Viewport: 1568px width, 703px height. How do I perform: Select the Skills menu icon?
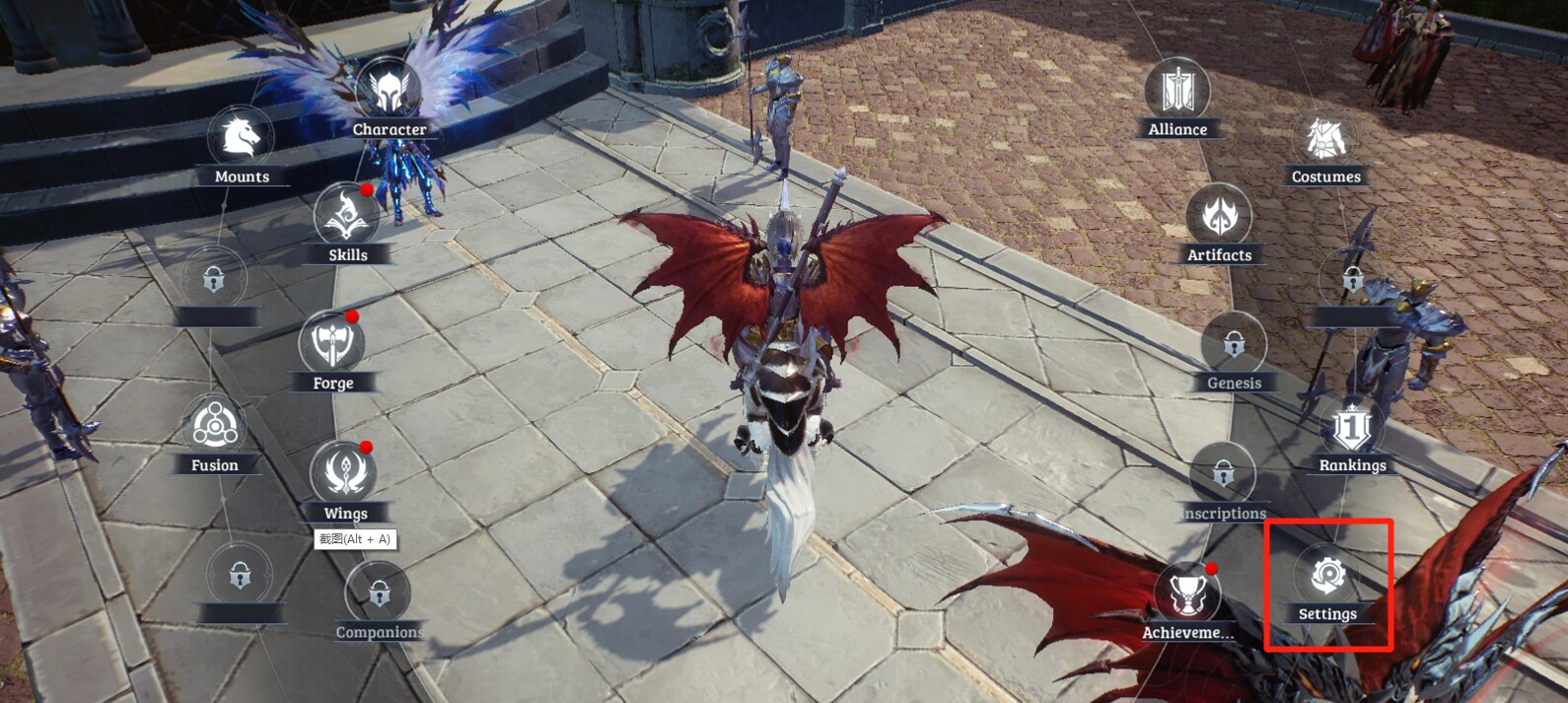click(346, 216)
